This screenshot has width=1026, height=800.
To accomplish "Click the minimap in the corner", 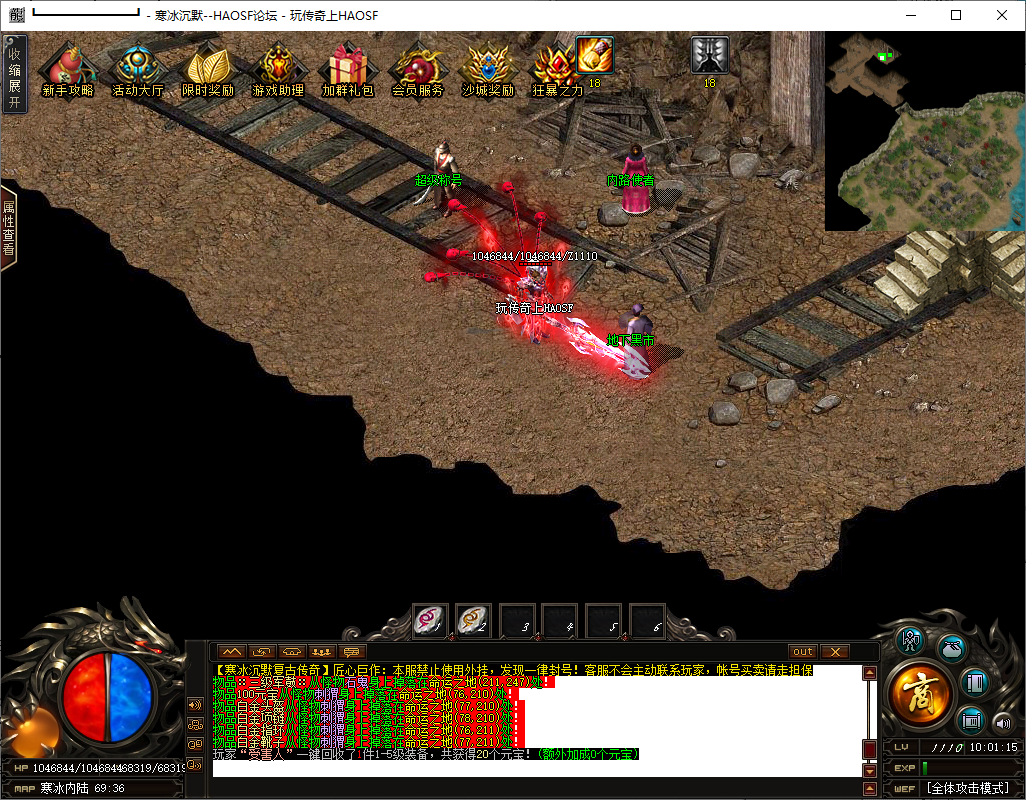I will coord(925,131).
